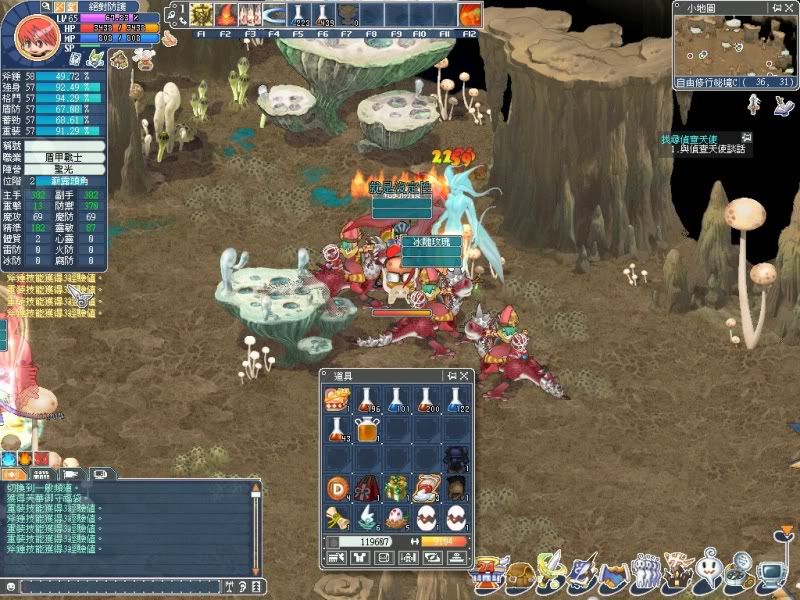Select the spotted egg in nest item

[397, 518]
